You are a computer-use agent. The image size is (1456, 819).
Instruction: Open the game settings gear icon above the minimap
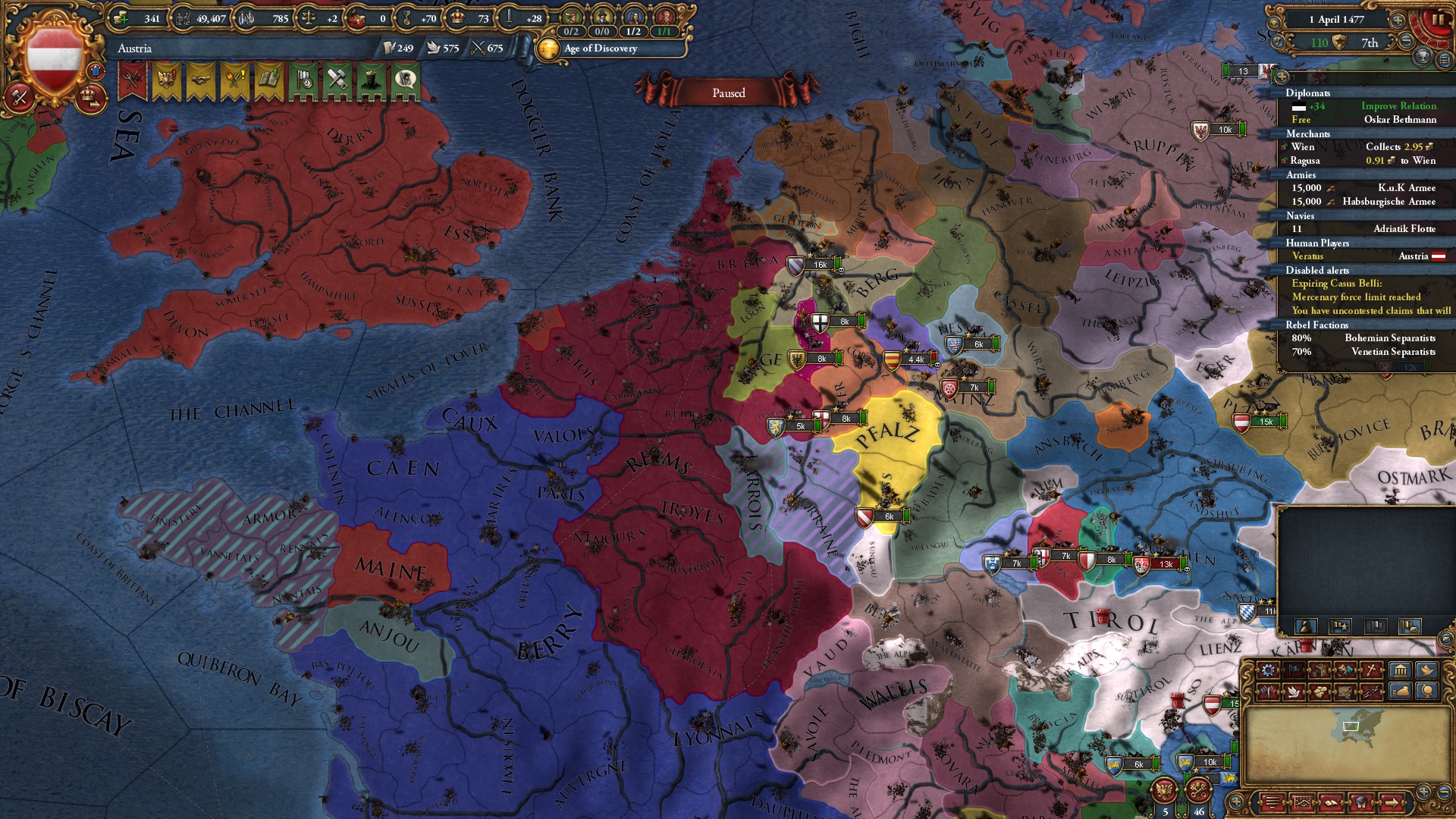point(1267,670)
